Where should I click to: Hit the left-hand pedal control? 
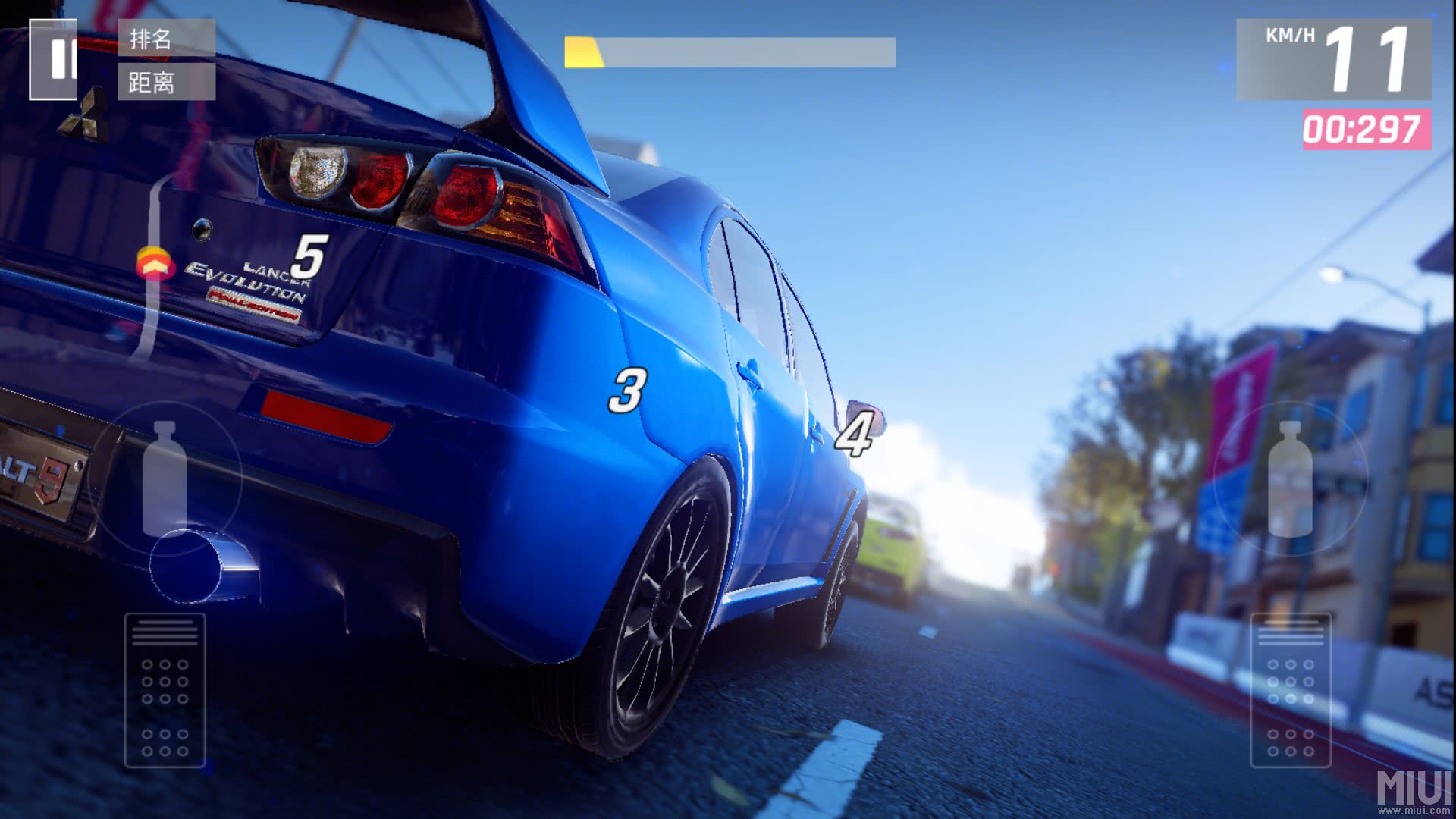(165, 689)
